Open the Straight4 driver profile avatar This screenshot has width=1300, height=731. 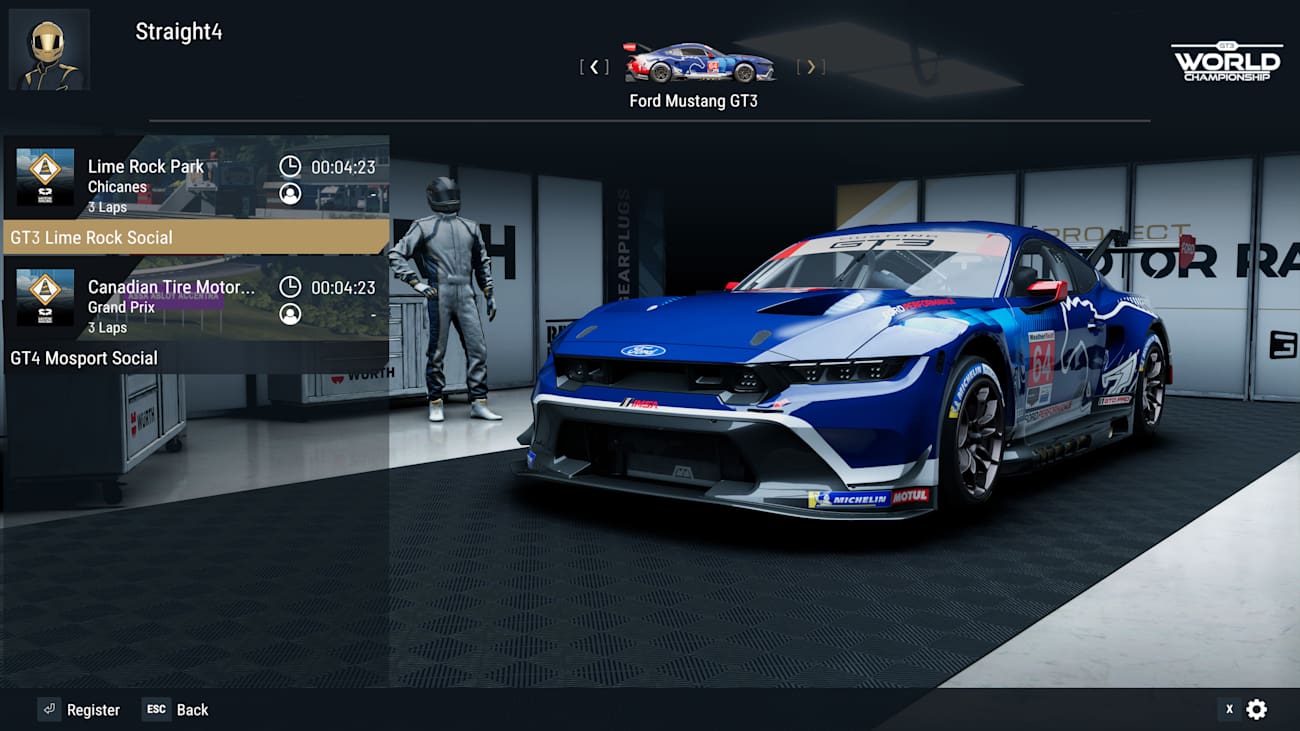(x=49, y=49)
